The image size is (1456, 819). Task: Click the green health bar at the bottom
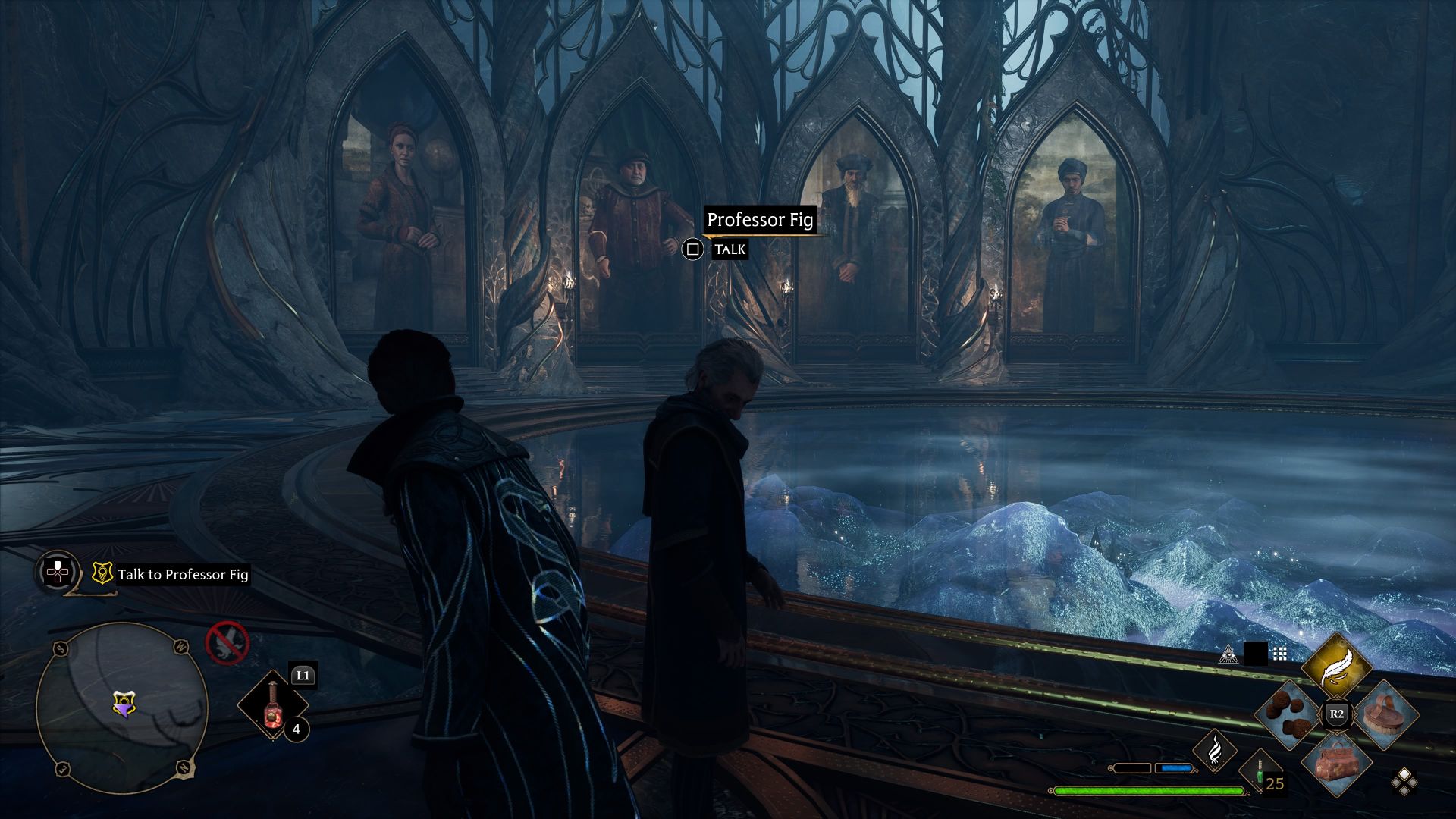click(x=1149, y=792)
